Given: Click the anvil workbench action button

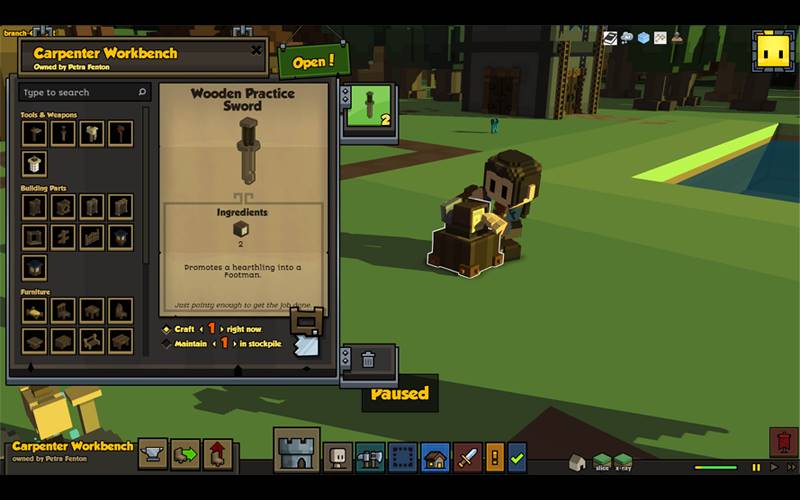Looking at the screenshot, I should tap(153, 453).
